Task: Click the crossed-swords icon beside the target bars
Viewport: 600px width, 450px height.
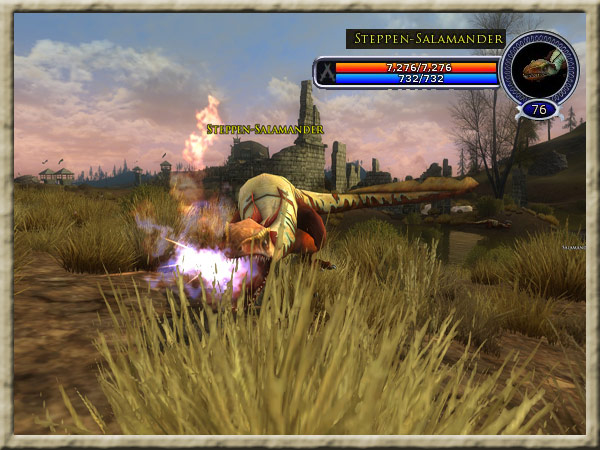Action: tap(325, 72)
